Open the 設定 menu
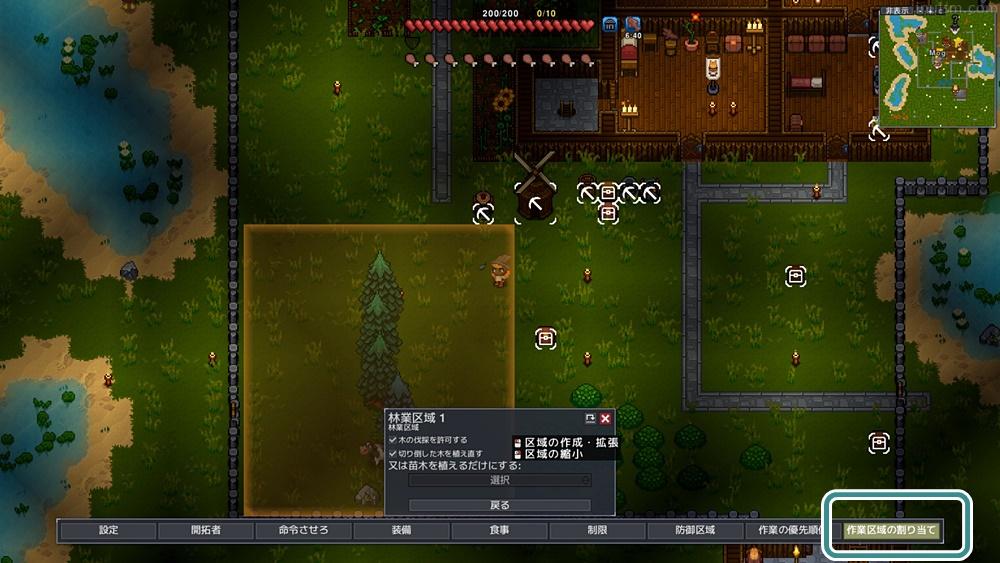This screenshot has height=563, width=1000. pyautogui.click(x=108, y=530)
